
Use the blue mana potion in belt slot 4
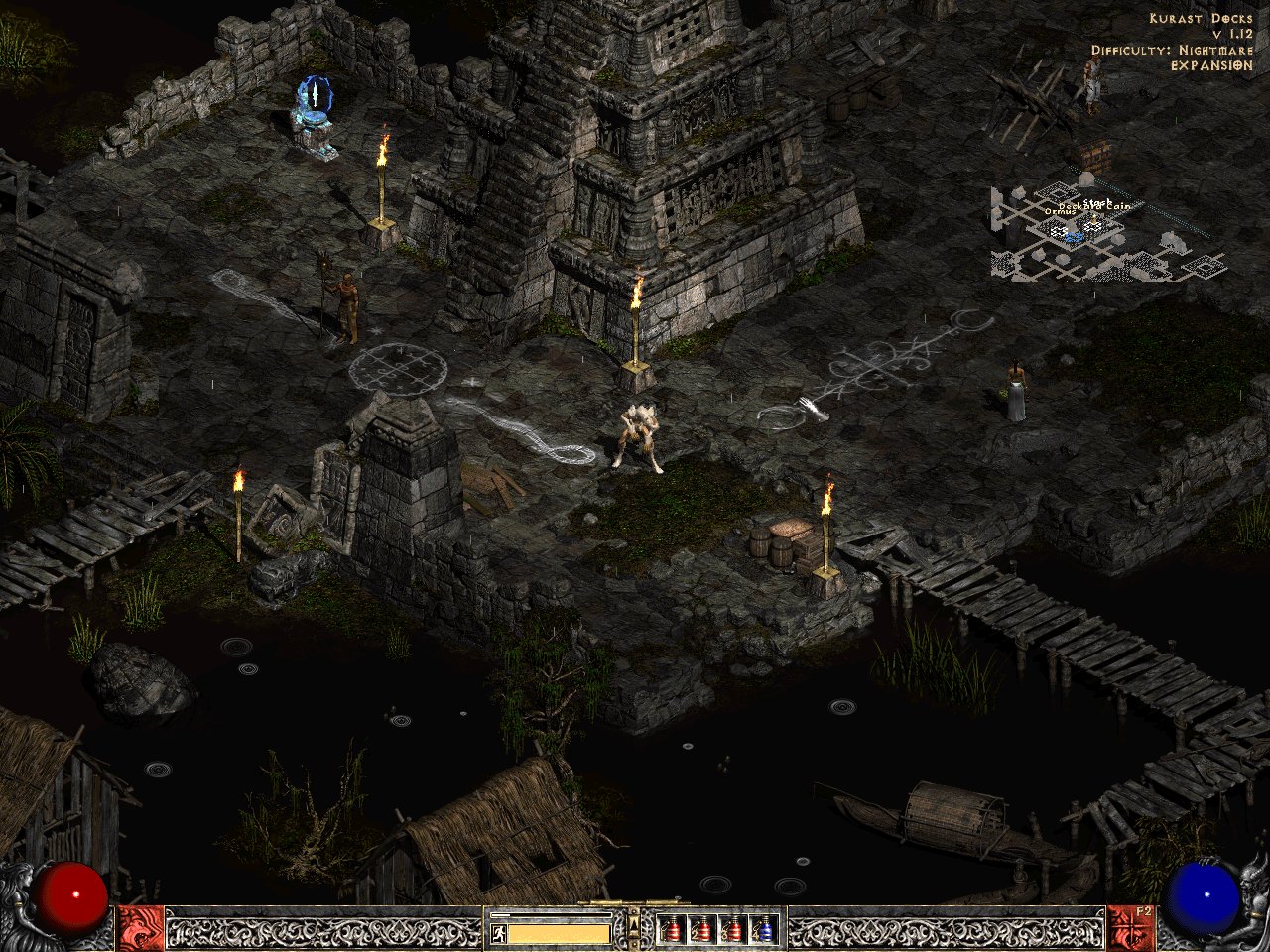tap(763, 929)
